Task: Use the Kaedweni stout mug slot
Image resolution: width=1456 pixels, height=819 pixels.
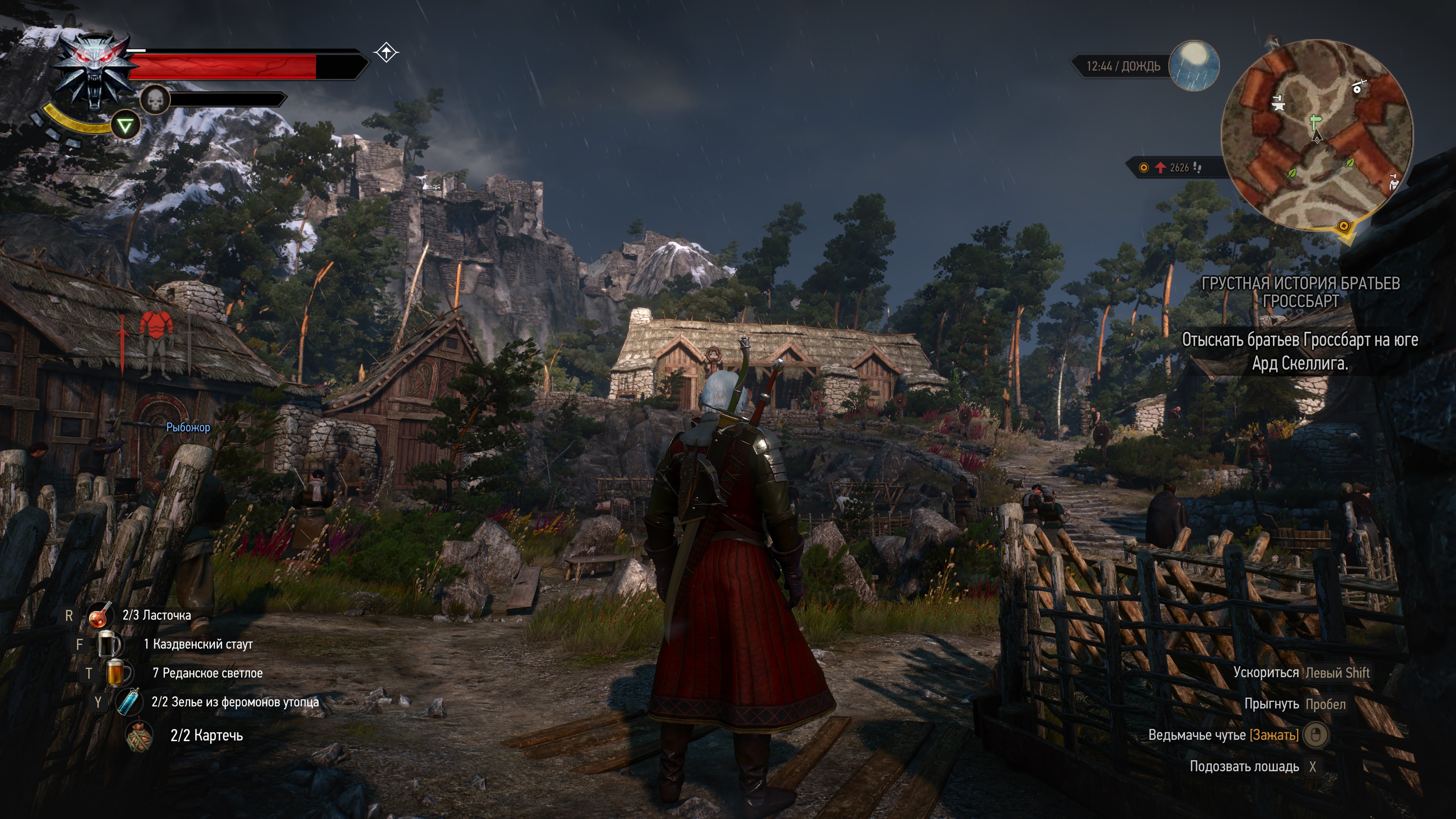Action: pyautogui.click(x=109, y=644)
